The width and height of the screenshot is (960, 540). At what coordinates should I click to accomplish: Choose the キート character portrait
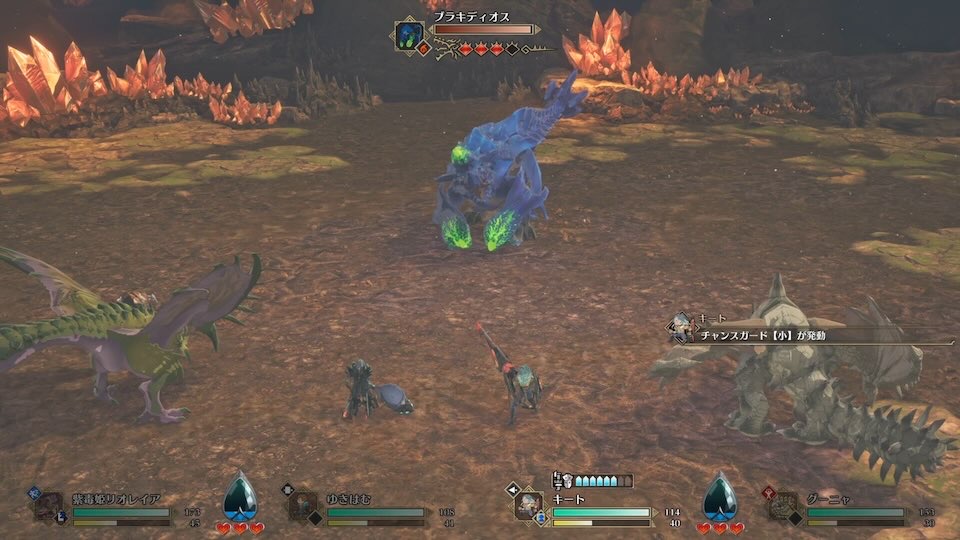tap(529, 504)
